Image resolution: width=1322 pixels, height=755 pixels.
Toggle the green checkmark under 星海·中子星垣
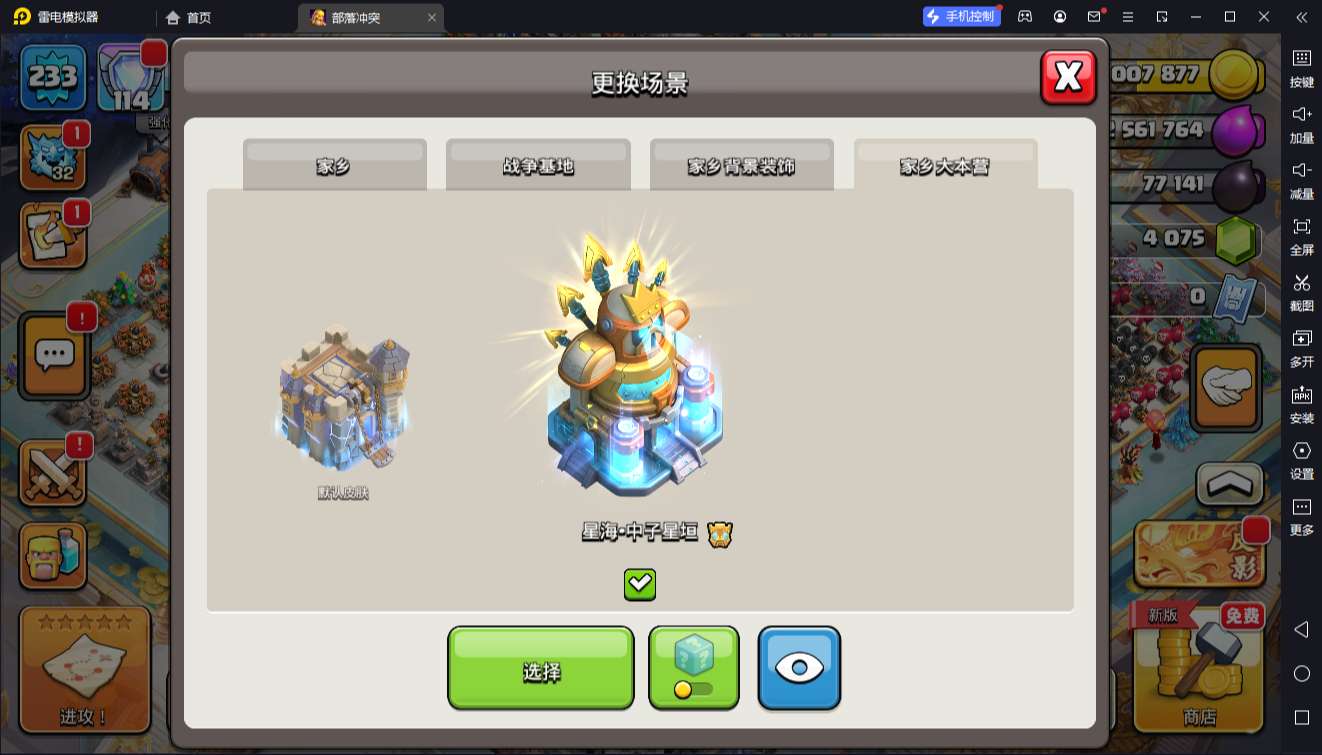pyautogui.click(x=640, y=584)
